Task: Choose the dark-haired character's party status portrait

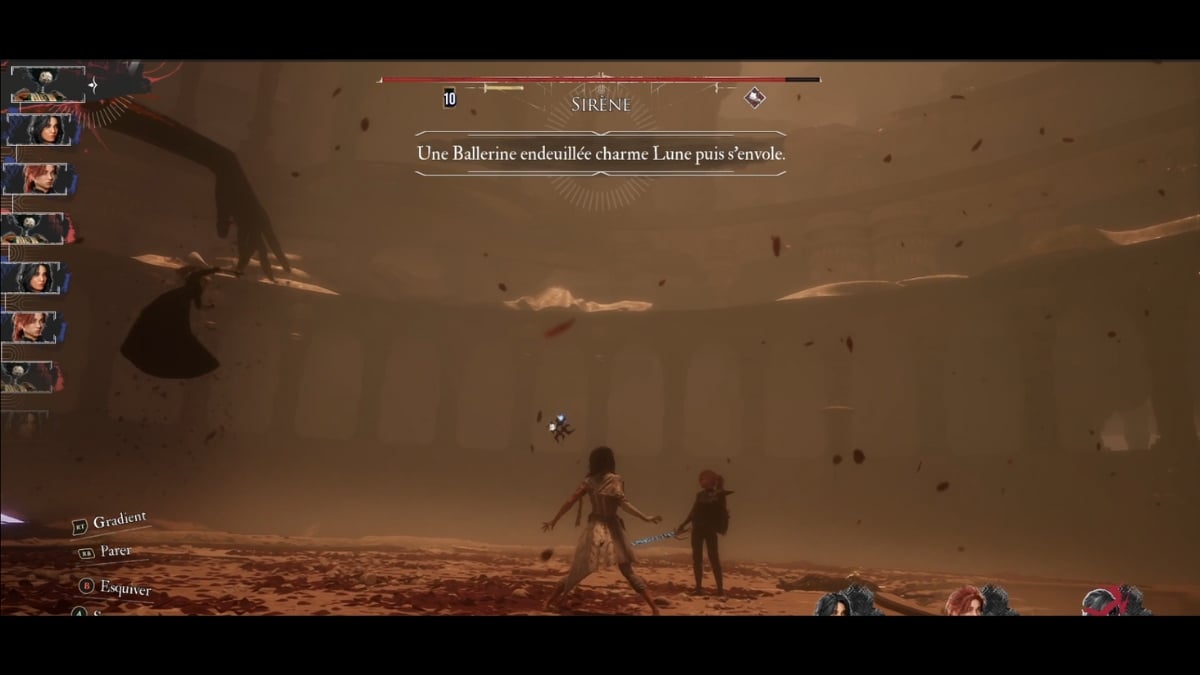Action: click(838, 602)
